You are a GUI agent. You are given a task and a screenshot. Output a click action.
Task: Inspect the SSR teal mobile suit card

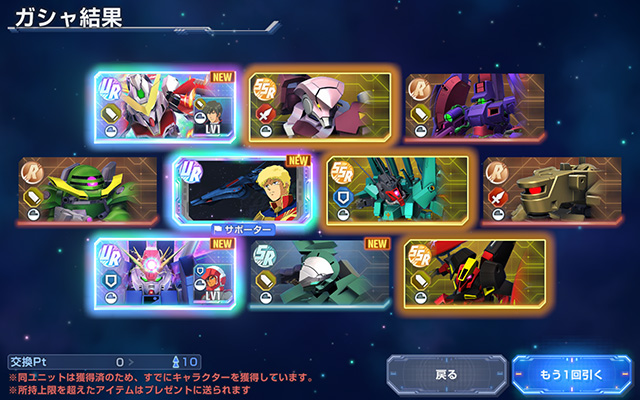tap(397, 190)
